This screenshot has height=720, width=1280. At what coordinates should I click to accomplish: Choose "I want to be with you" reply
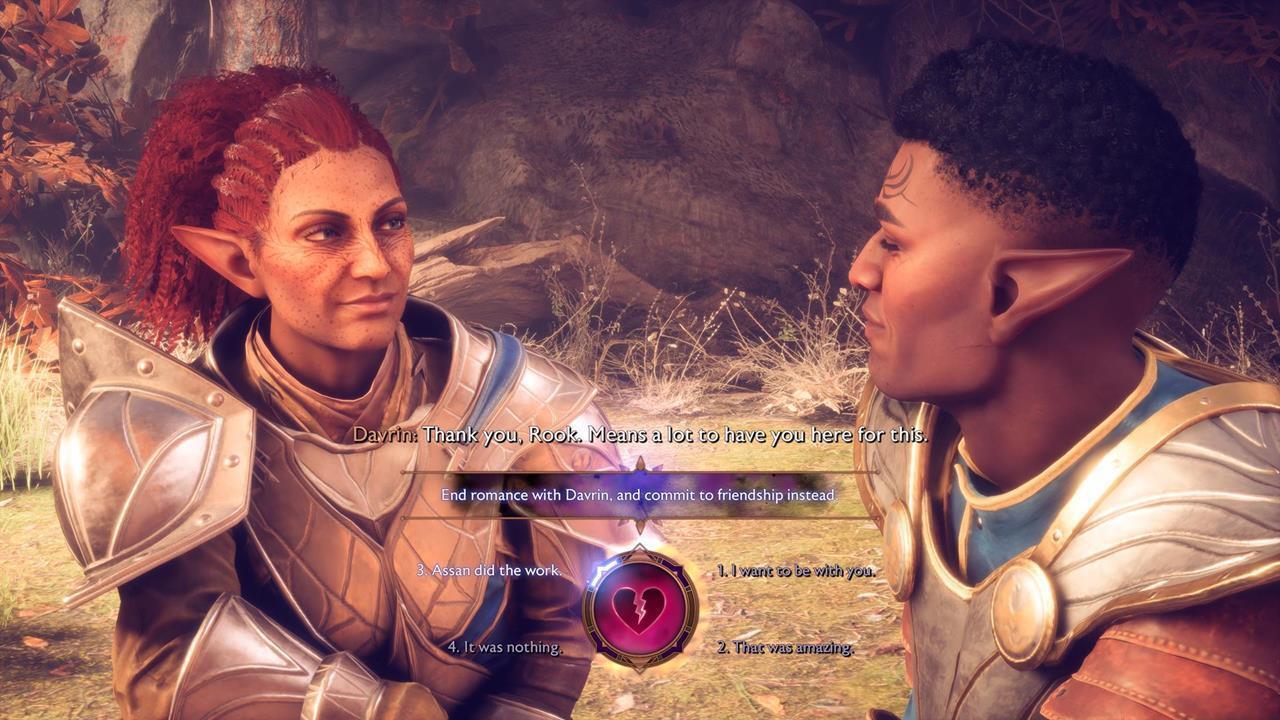tap(796, 571)
